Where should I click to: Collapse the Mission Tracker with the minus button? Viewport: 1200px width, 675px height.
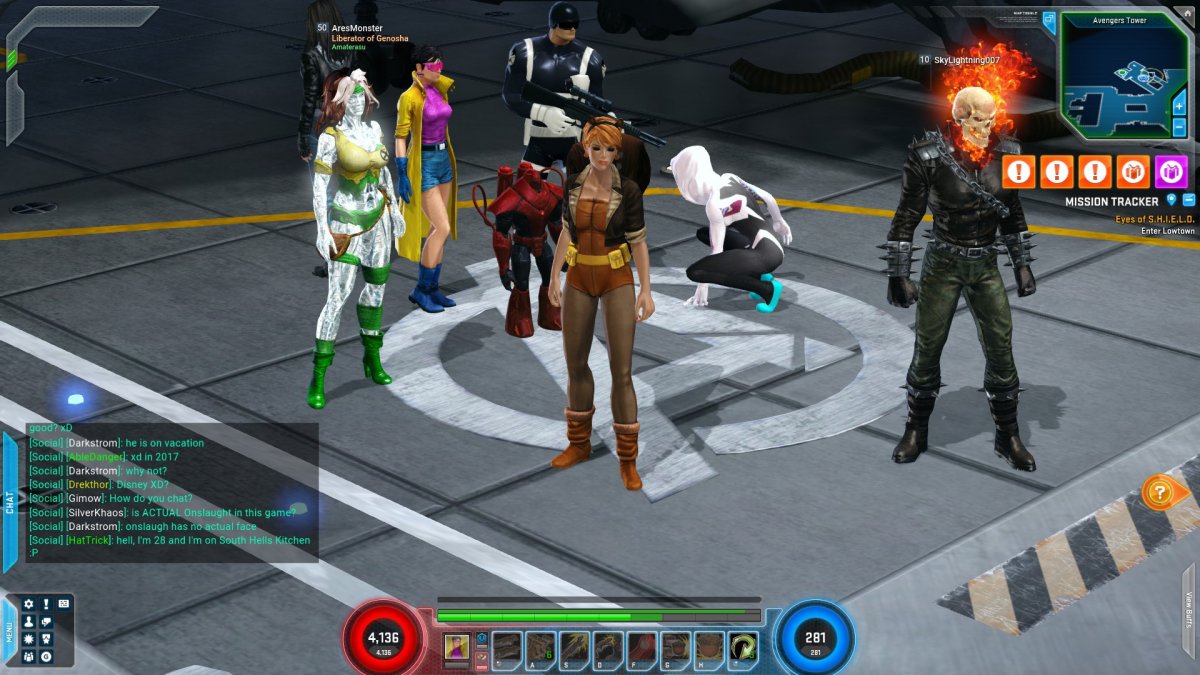pos(1188,201)
